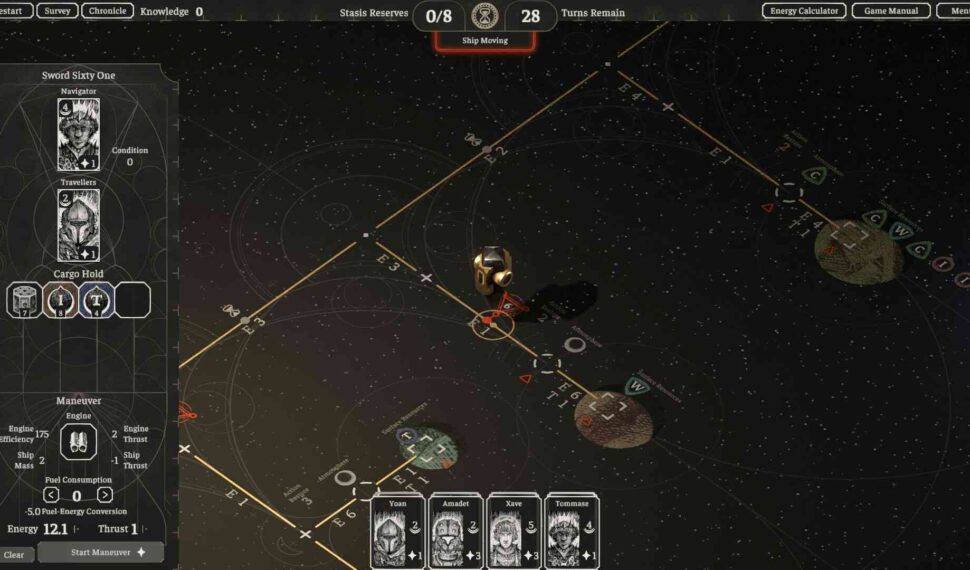Choose the Yoan character card
The image size is (970, 570).
[x=397, y=531]
